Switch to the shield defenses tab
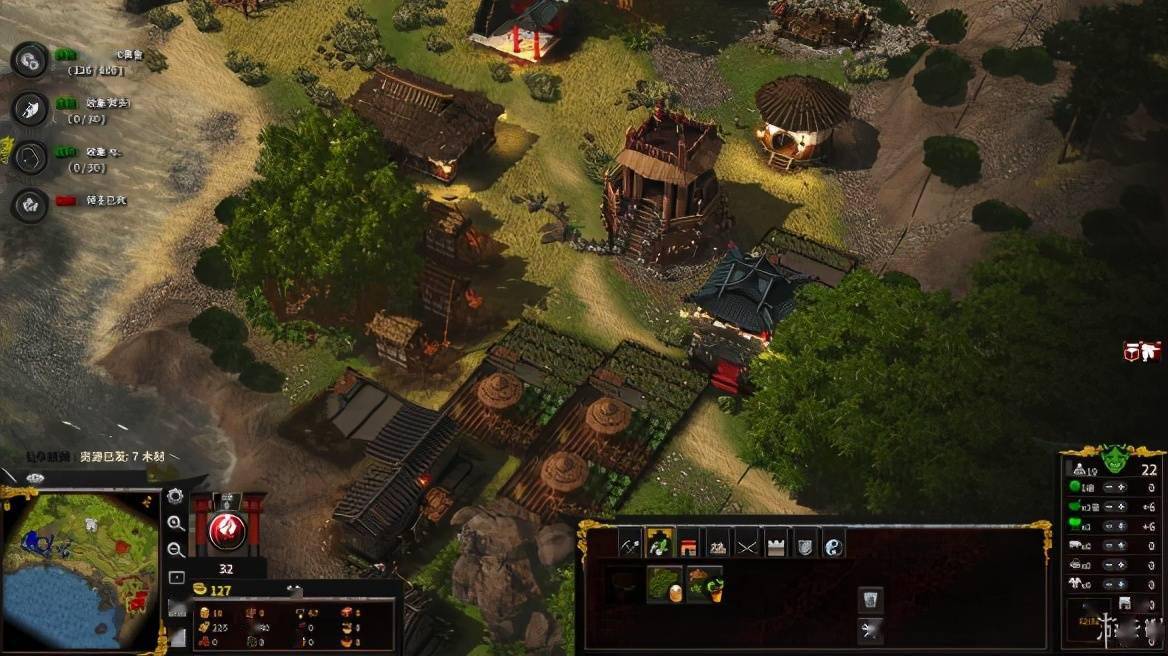1168x656 pixels. click(805, 545)
